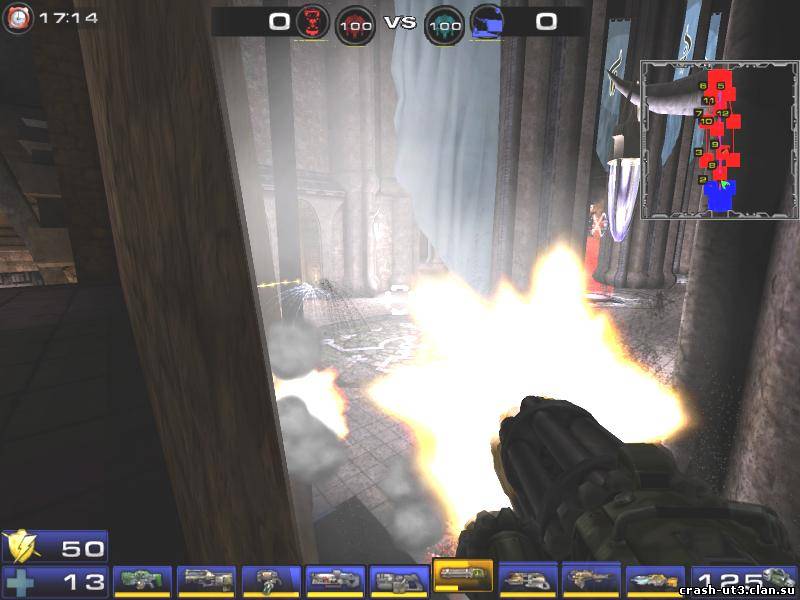The width and height of the screenshot is (800, 600).
Task: Select the blue power core on minimap
Action: [720, 195]
